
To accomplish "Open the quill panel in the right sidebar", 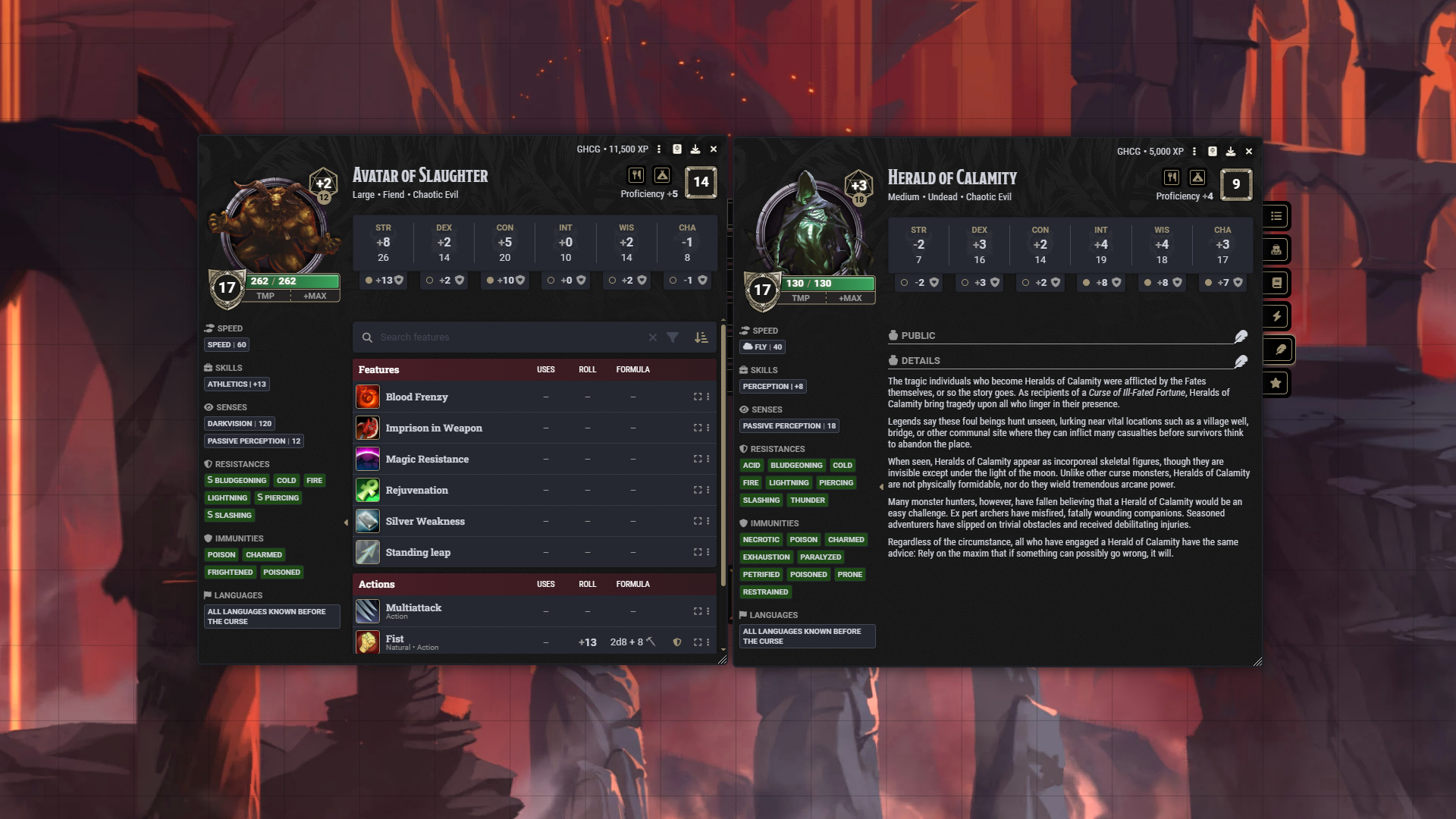I will coord(1276,350).
